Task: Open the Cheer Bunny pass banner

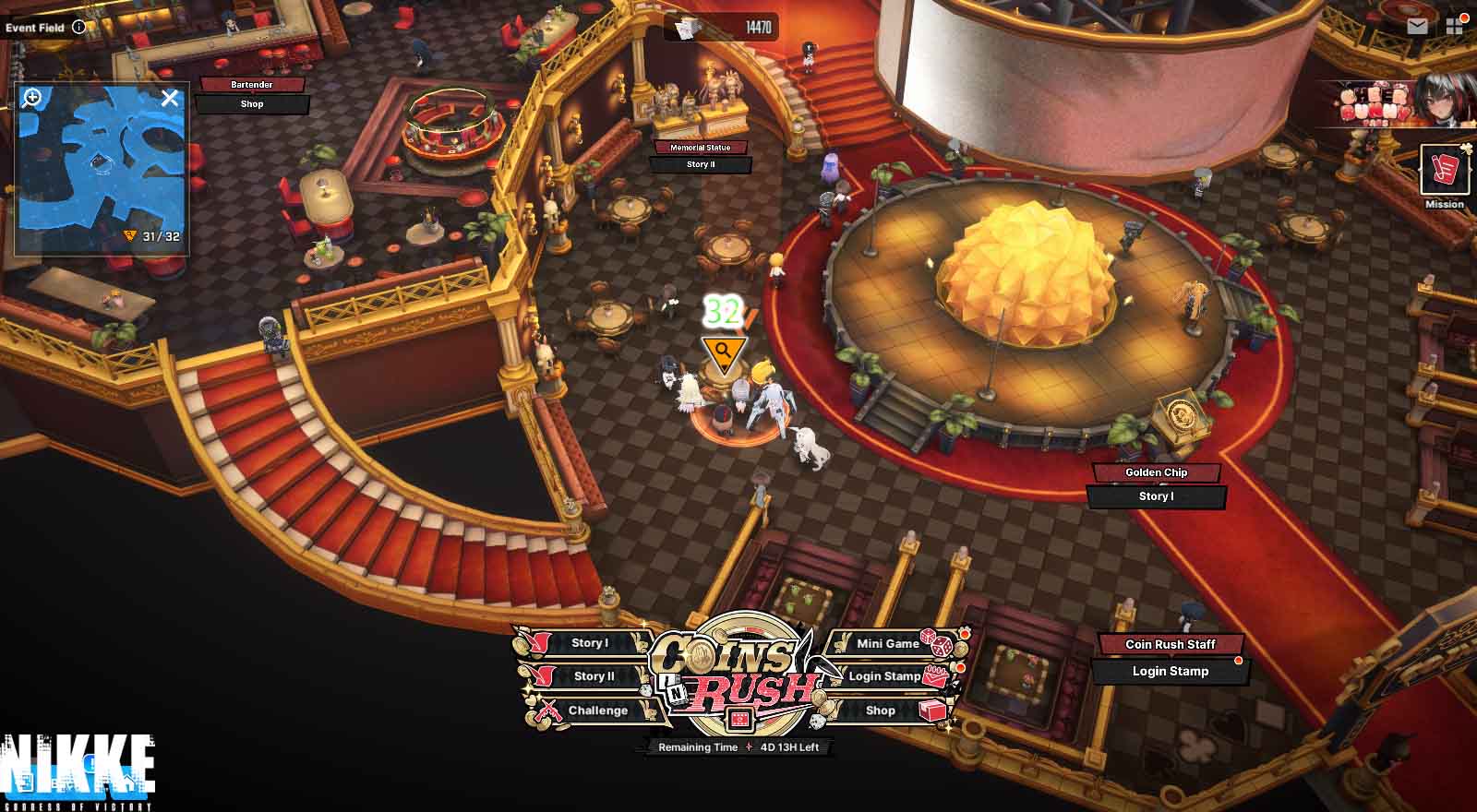Action: pyautogui.click(x=1395, y=103)
